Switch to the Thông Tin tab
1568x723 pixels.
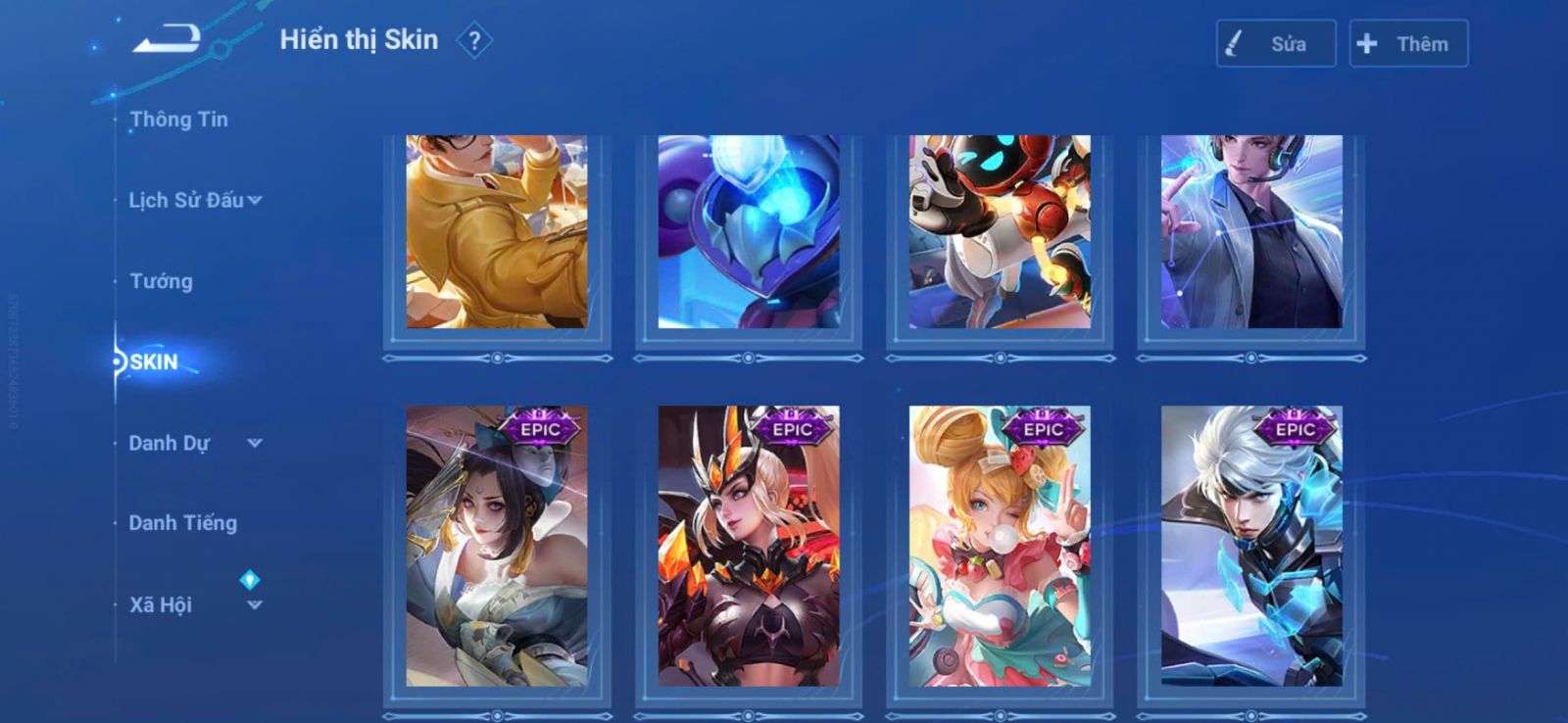pyautogui.click(x=178, y=120)
